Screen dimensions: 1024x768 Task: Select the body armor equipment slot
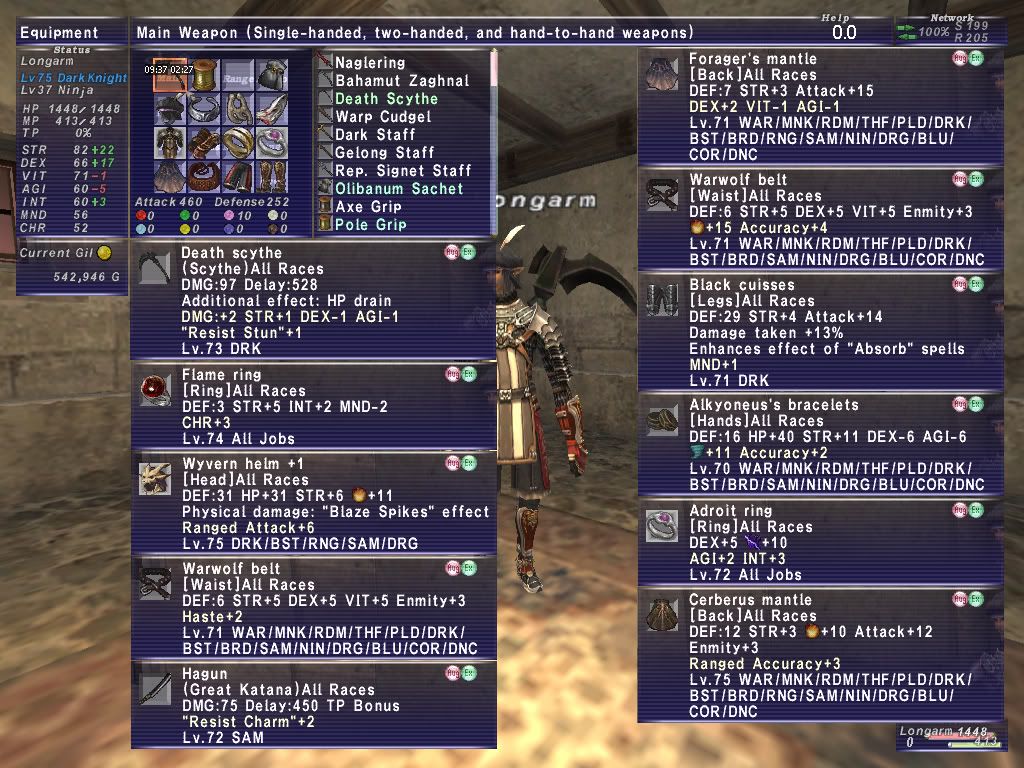tap(170, 142)
